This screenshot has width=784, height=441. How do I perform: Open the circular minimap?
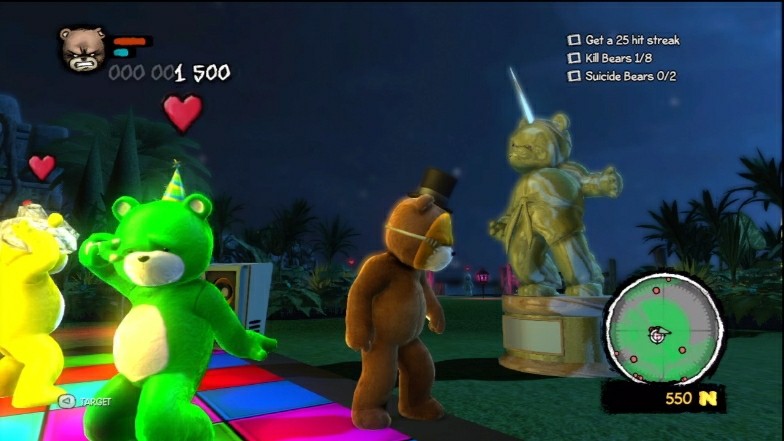pyautogui.click(x=664, y=329)
